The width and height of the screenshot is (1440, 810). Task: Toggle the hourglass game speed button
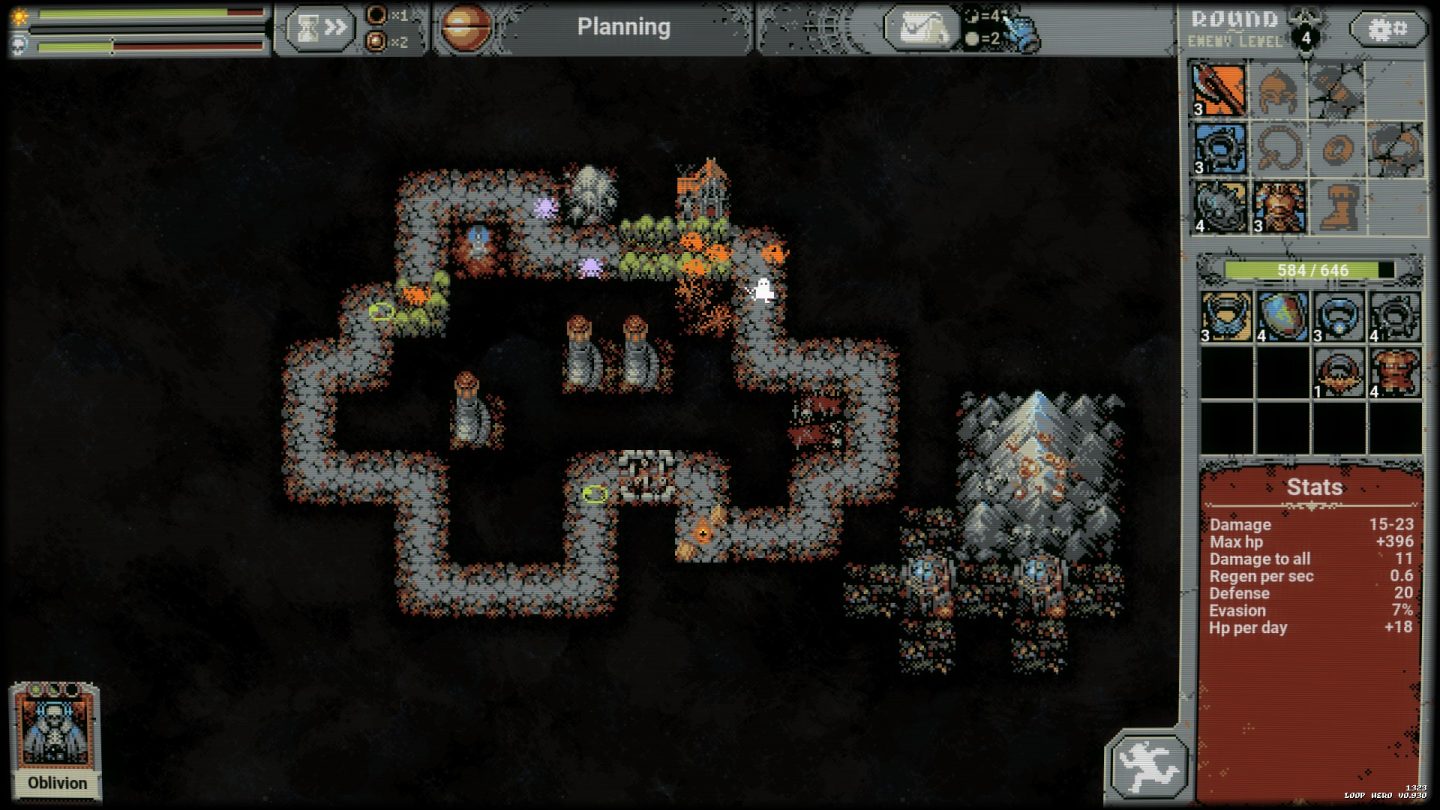321,28
